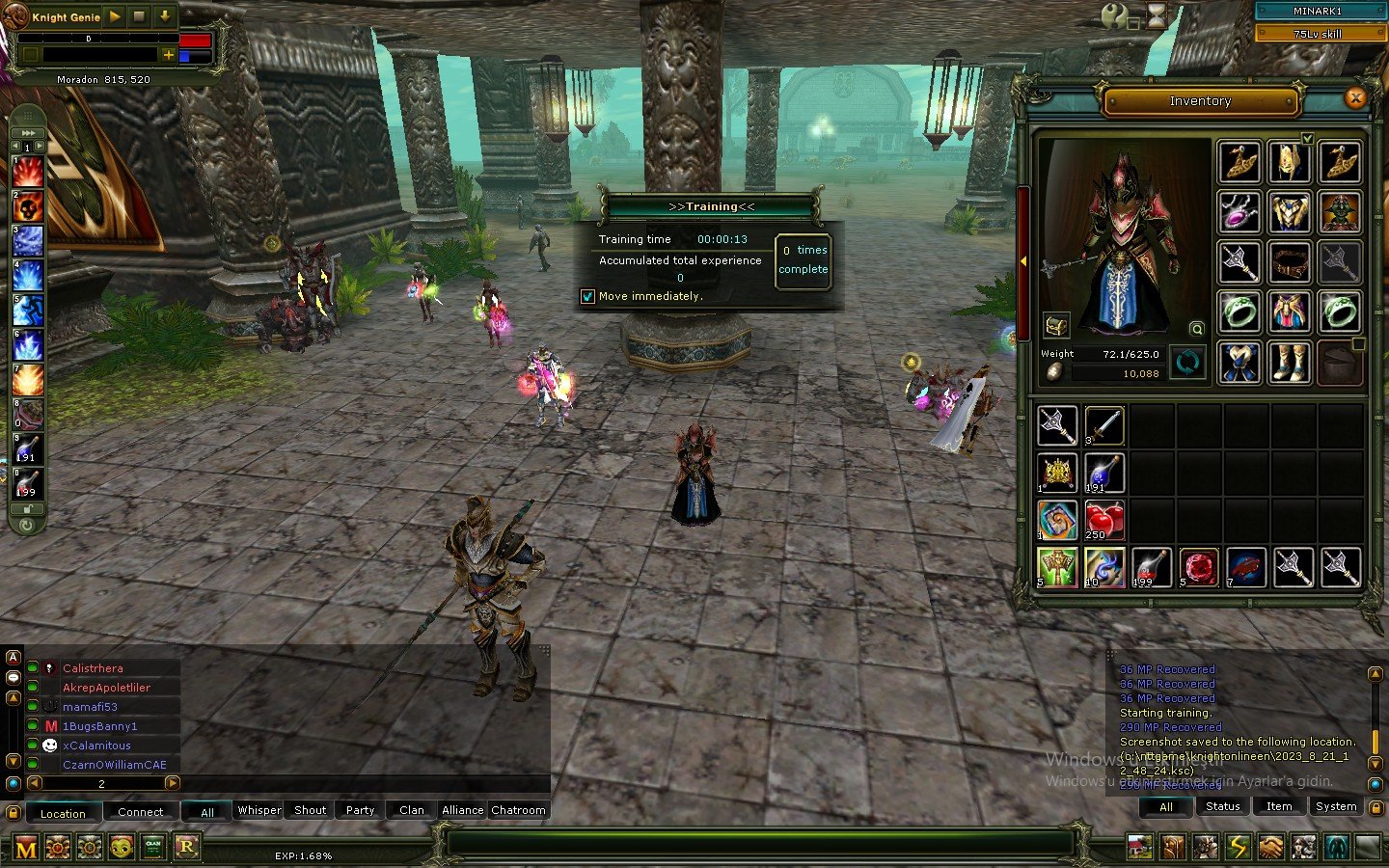1389x868 pixels.
Task: Click the R helper icon in bottom toolbar
Action: point(185,847)
